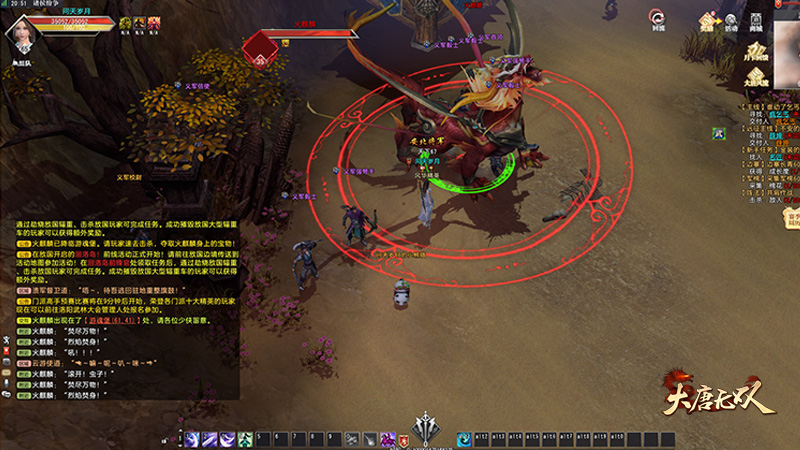
Task: Click the green 武 icon near quest tracker
Action: (718, 133)
